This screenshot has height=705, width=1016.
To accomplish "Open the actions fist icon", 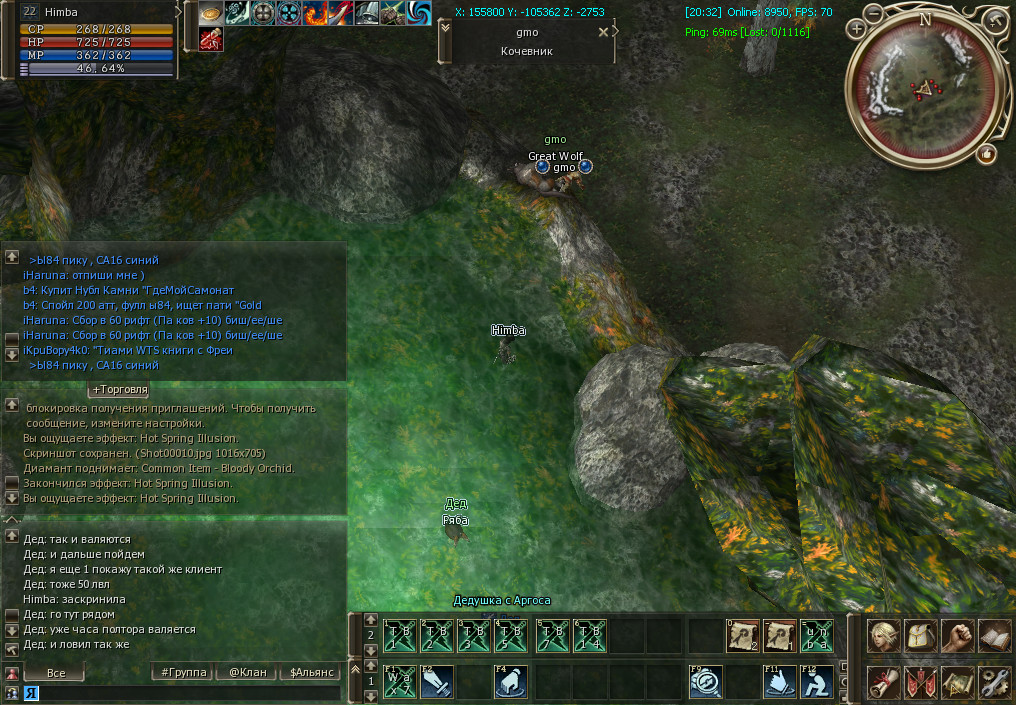I will pos(957,635).
